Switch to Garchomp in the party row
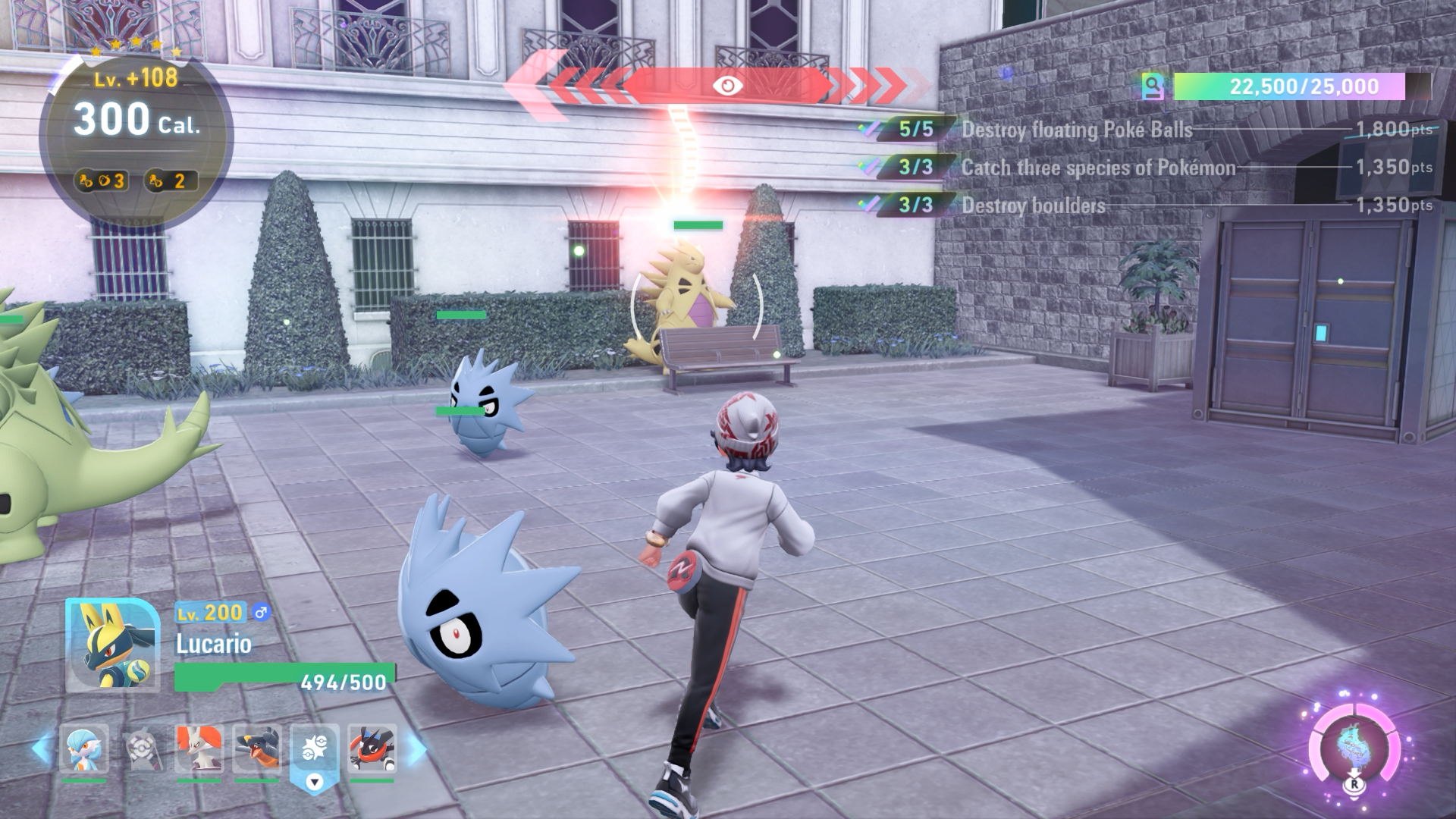The image size is (1456, 819). point(257,749)
